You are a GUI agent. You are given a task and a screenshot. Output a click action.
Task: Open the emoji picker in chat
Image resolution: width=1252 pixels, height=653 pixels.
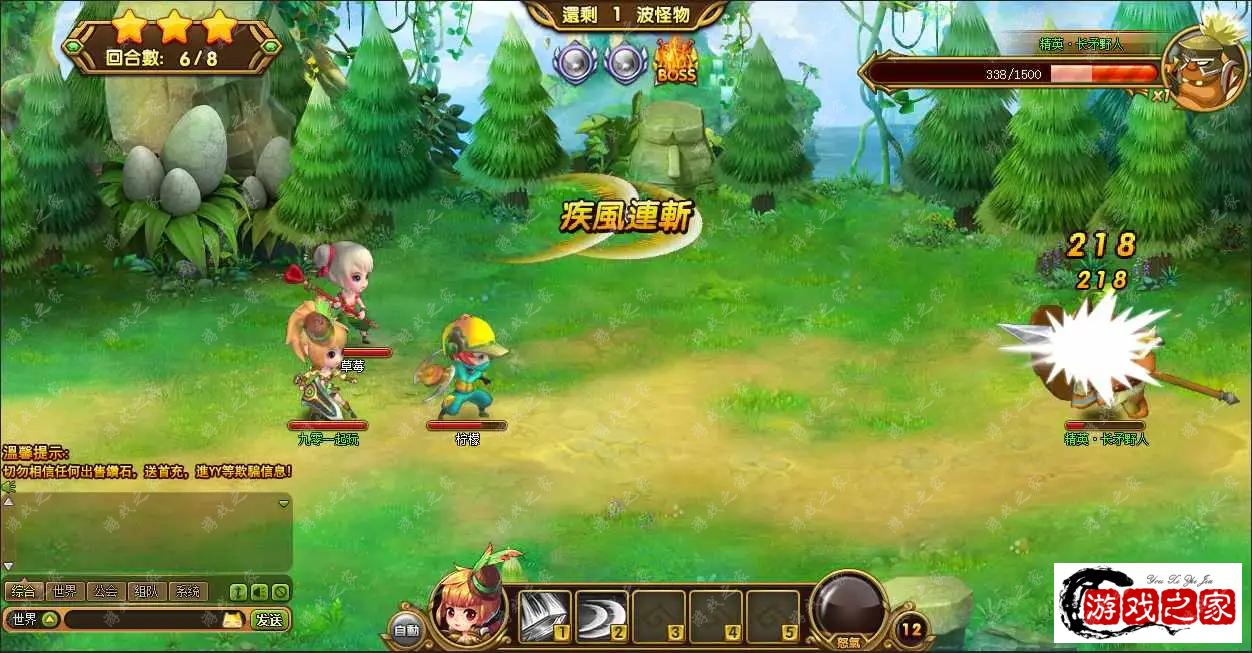pos(232,620)
